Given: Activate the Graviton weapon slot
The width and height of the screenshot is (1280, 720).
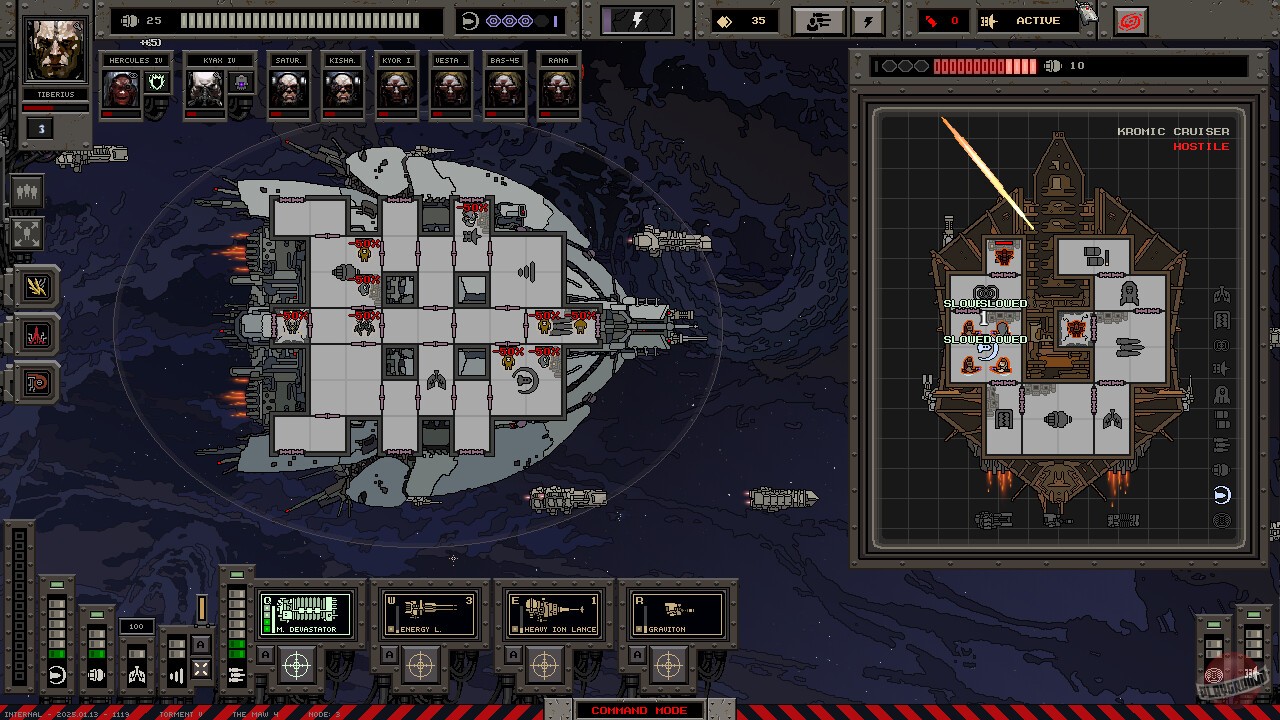Looking at the screenshot, I should point(677,614).
